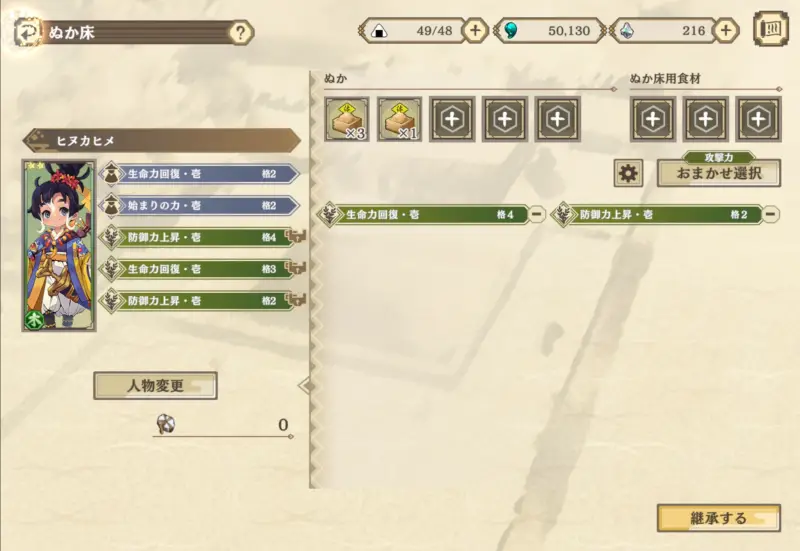Open the gear settings button
This screenshot has width=800, height=551.
(628, 173)
